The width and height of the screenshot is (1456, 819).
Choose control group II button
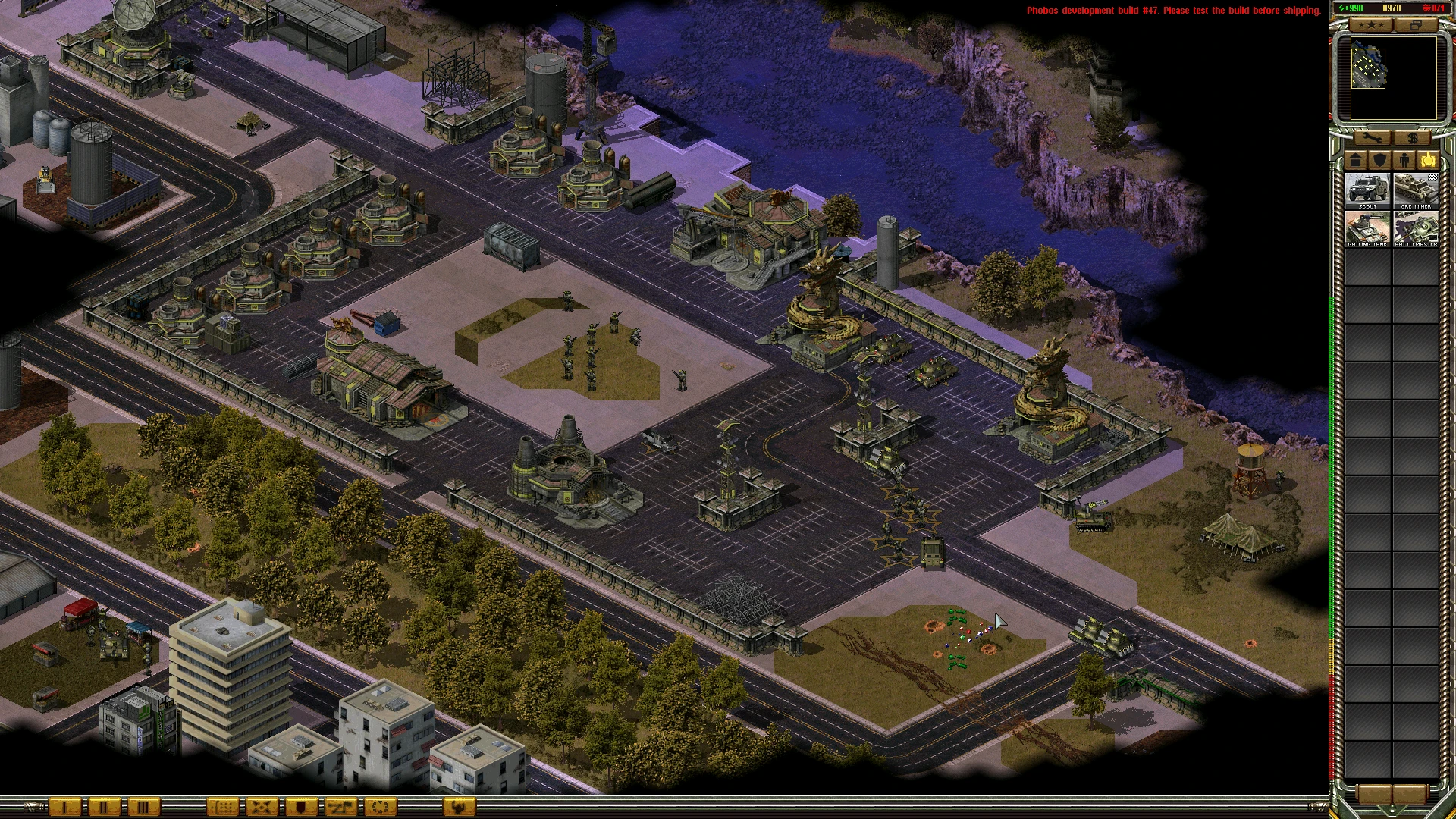104,807
